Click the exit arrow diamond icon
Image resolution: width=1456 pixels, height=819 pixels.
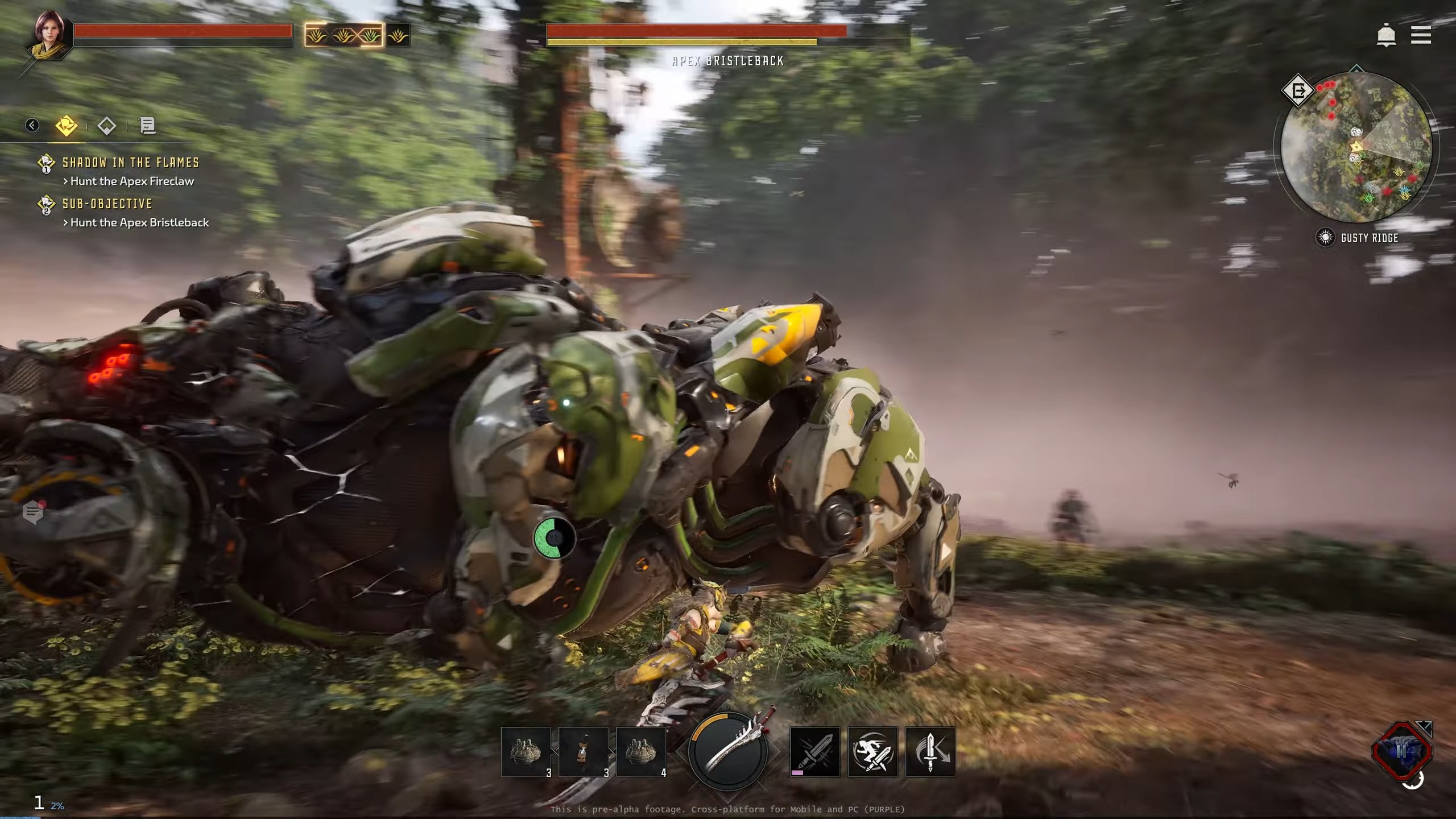pyautogui.click(x=1298, y=90)
